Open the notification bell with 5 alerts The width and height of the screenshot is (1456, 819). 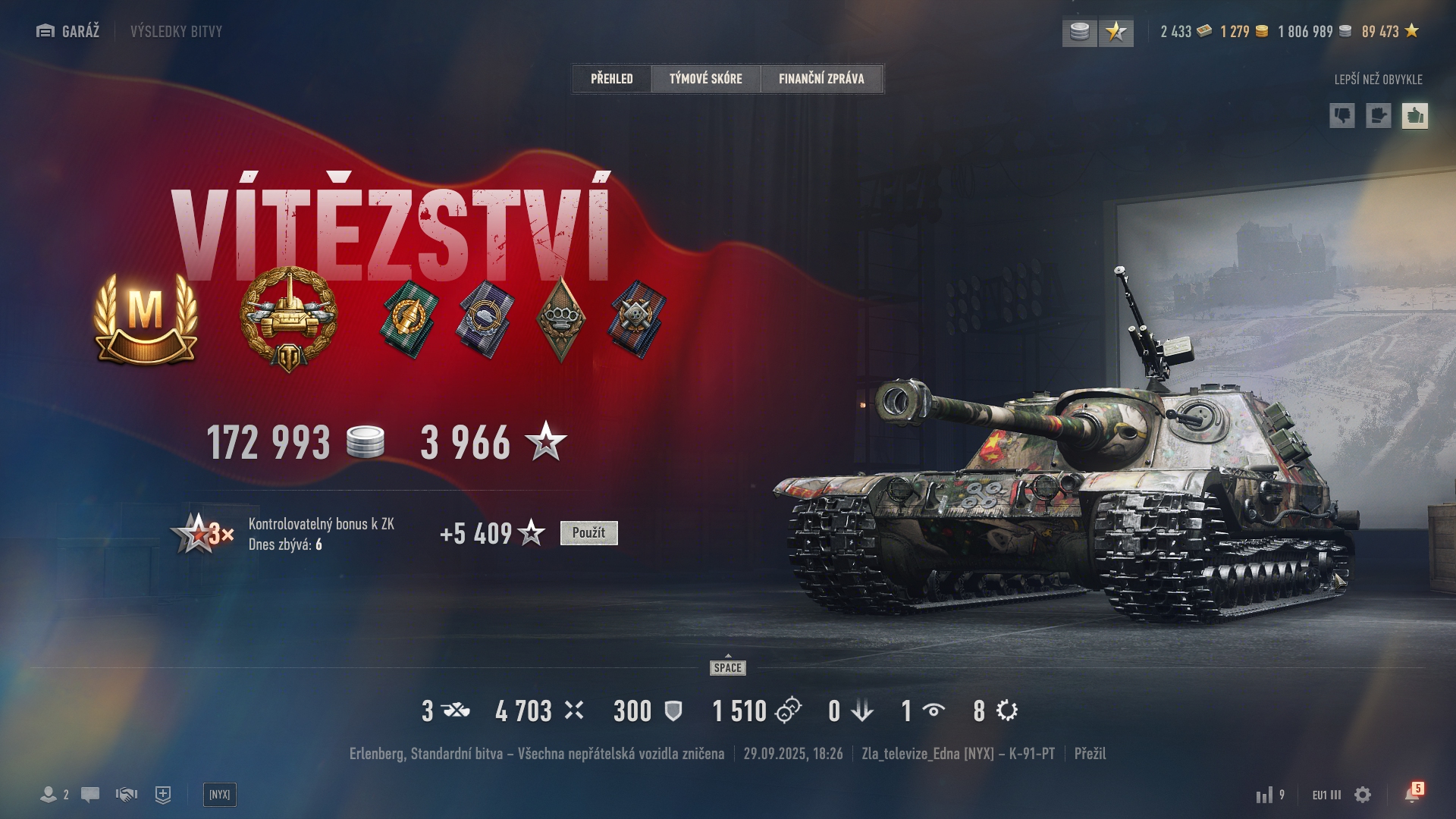[x=1412, y=794]
